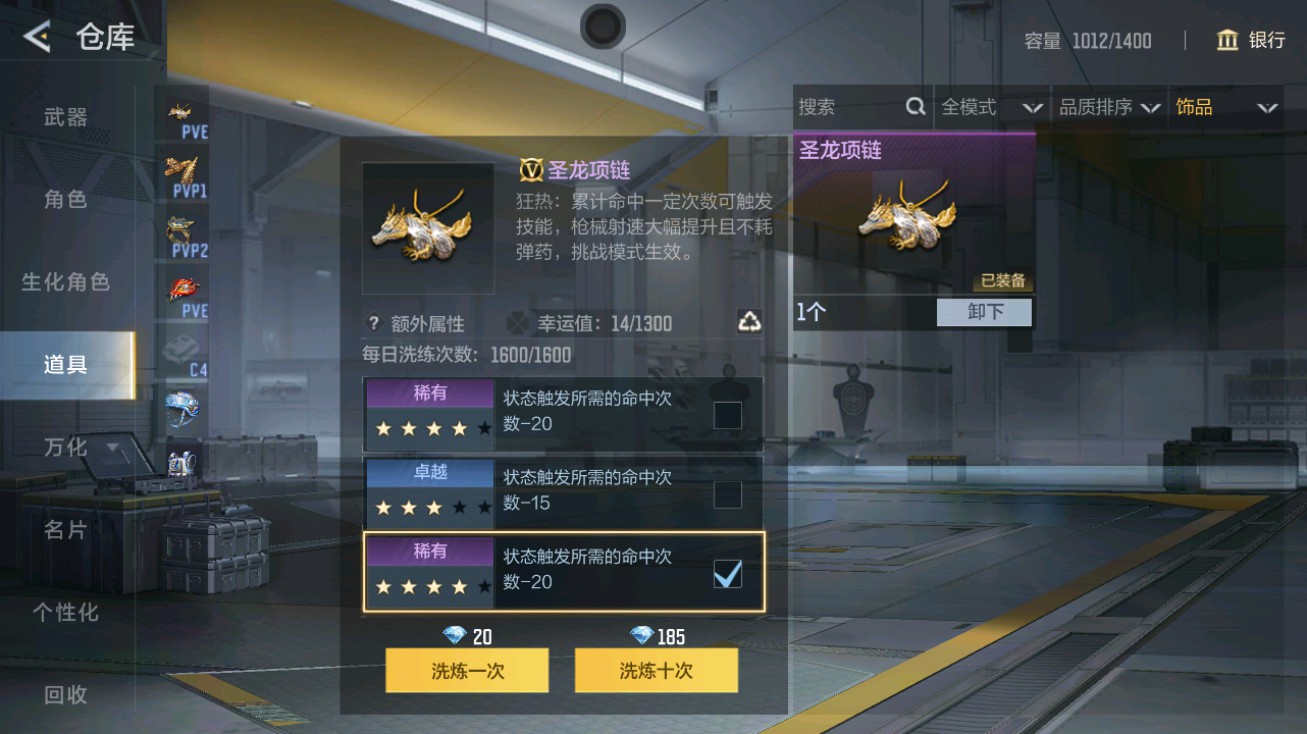This screenshot has height=734, width=1307.
Task: Click the C4 item icon in sidebar strip
Action: (183, 346)
